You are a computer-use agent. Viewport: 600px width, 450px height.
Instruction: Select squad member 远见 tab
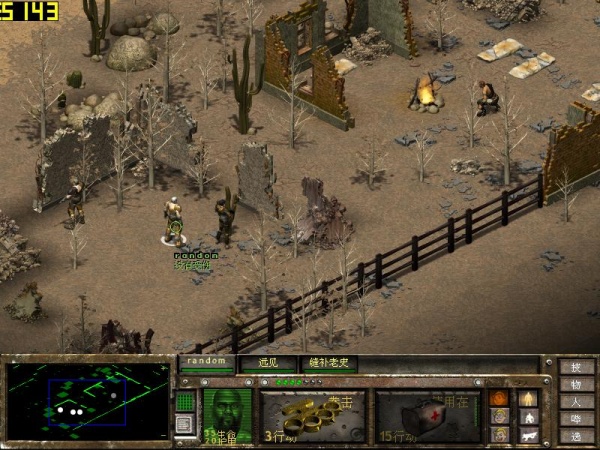coord(268,362)
